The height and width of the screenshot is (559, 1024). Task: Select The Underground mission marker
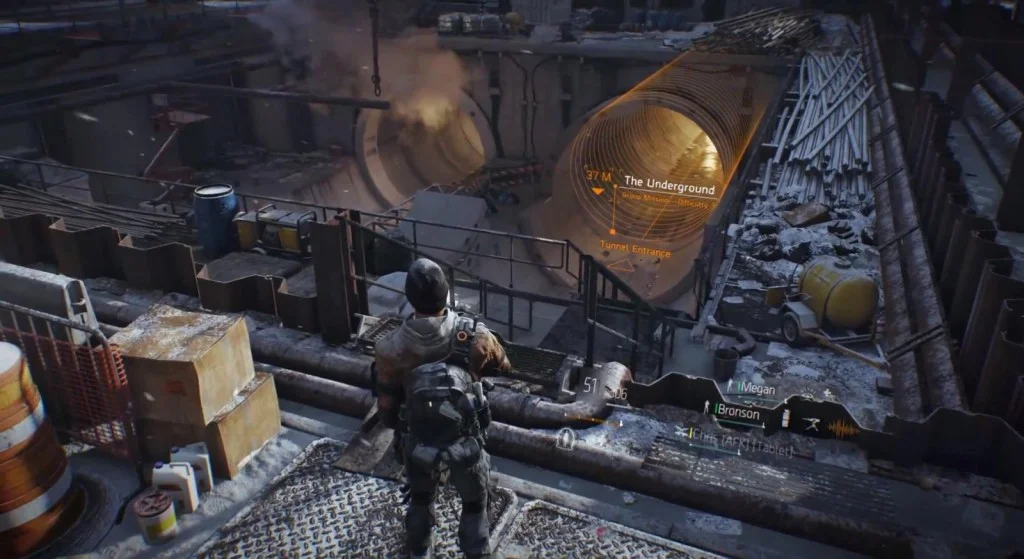click(669, 185)
